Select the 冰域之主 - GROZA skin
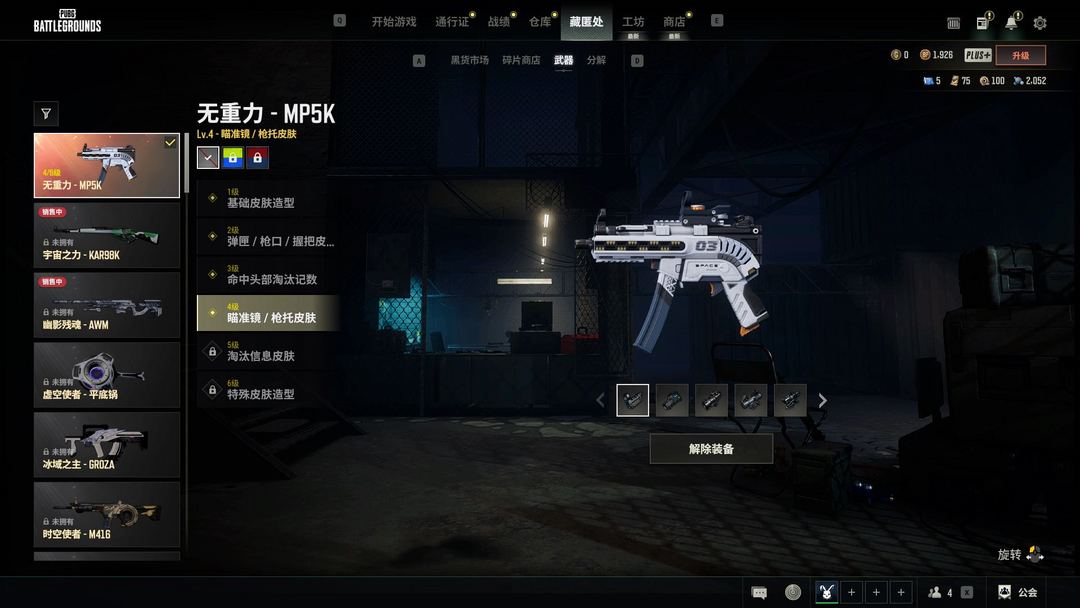Image resolution: width=1080 pixels, height=608 pixels. click(107, 444)
